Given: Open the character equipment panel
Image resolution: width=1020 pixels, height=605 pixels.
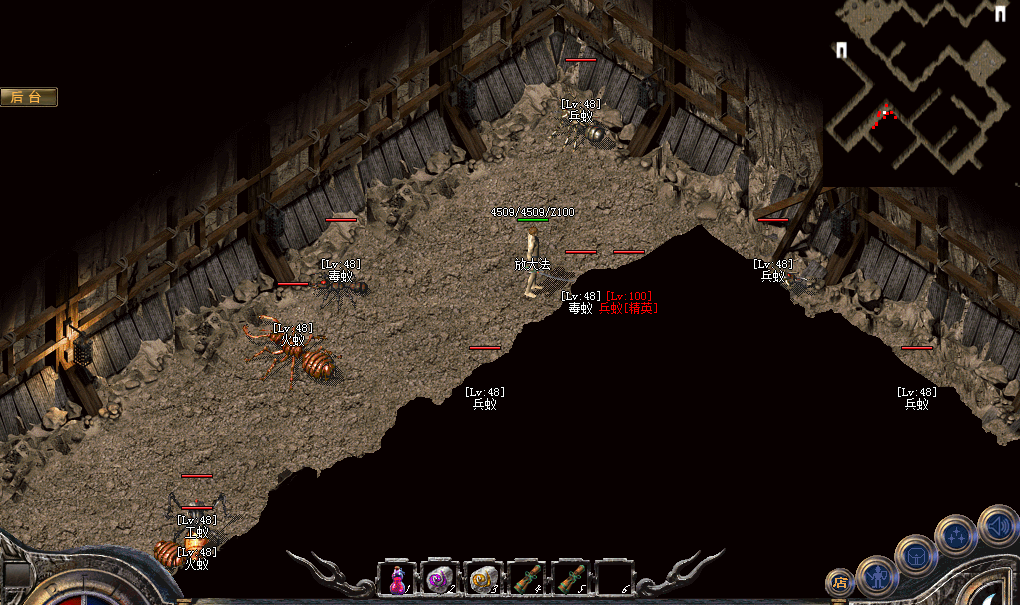Looking at the screenshot, I should point(877,575).
